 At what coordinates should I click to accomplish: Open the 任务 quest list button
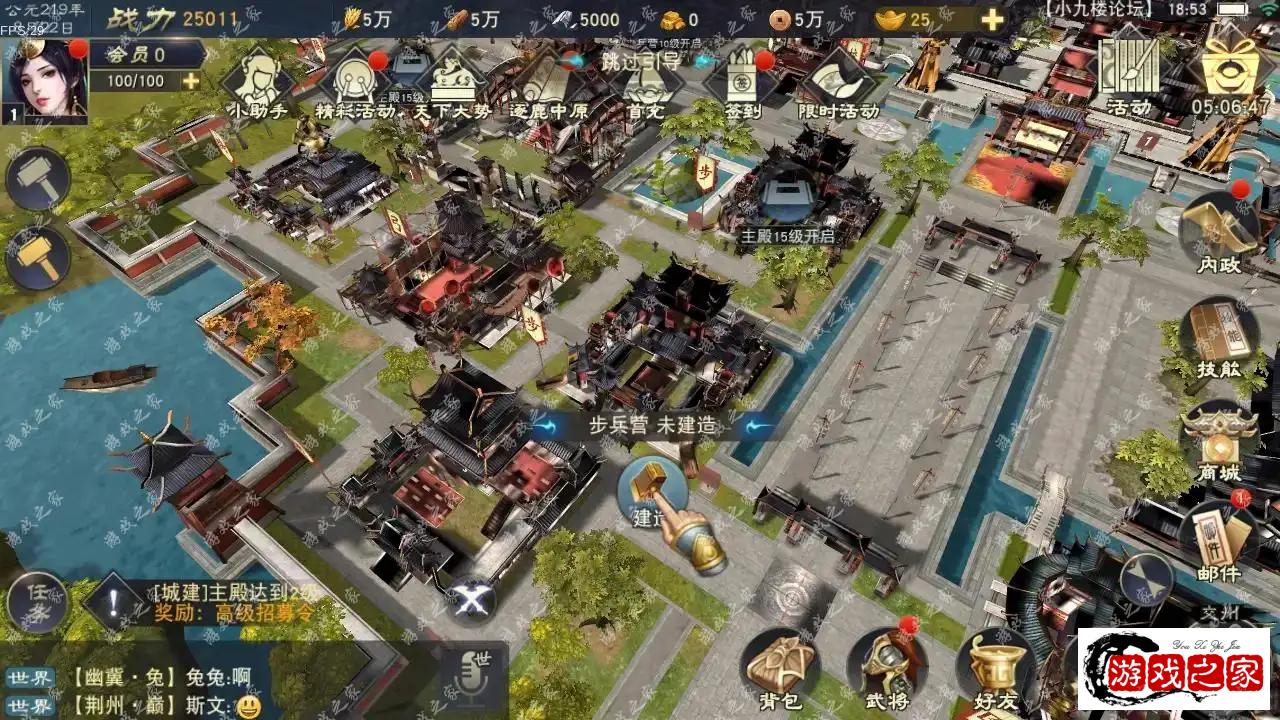pos(38,601)
